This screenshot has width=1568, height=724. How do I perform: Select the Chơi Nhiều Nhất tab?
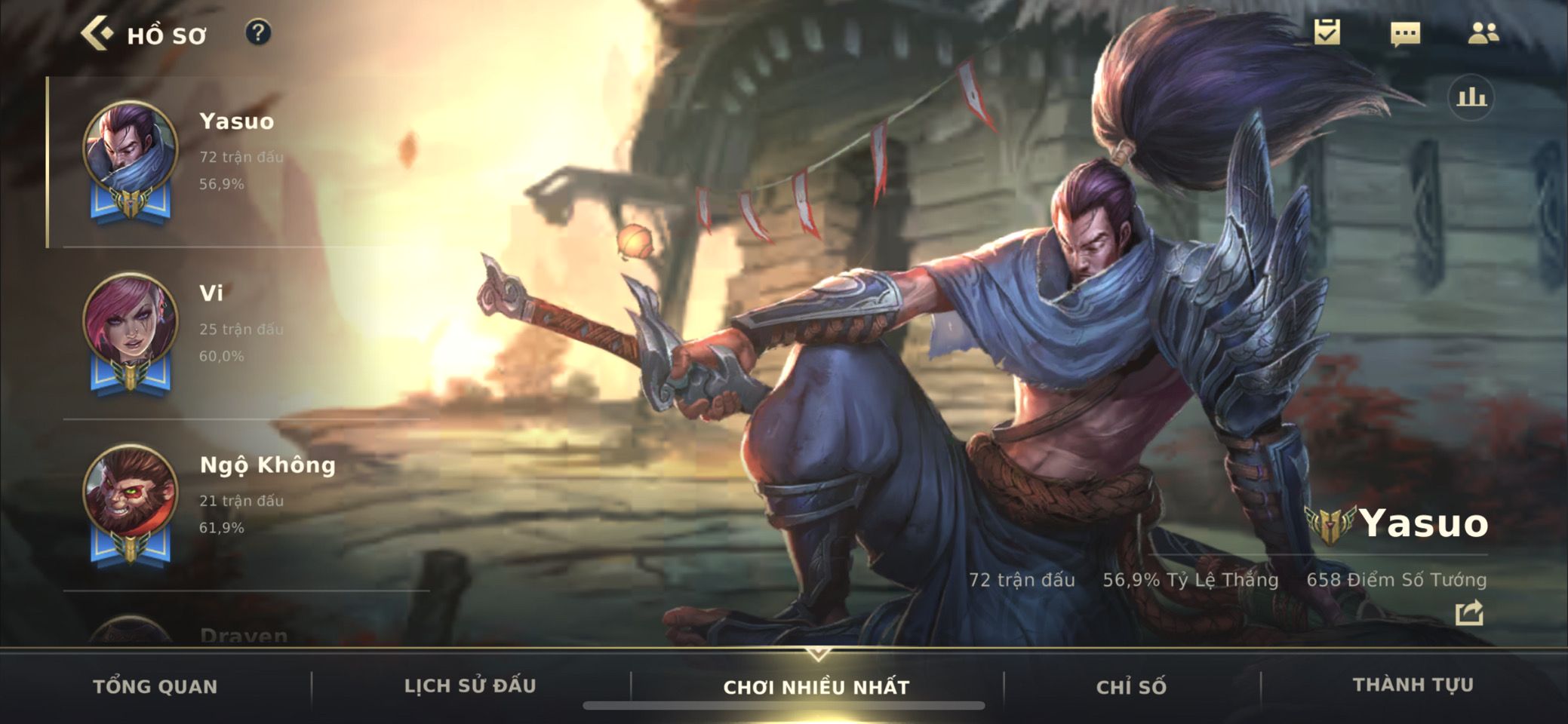pyautogui.click(x=816, y=687)
